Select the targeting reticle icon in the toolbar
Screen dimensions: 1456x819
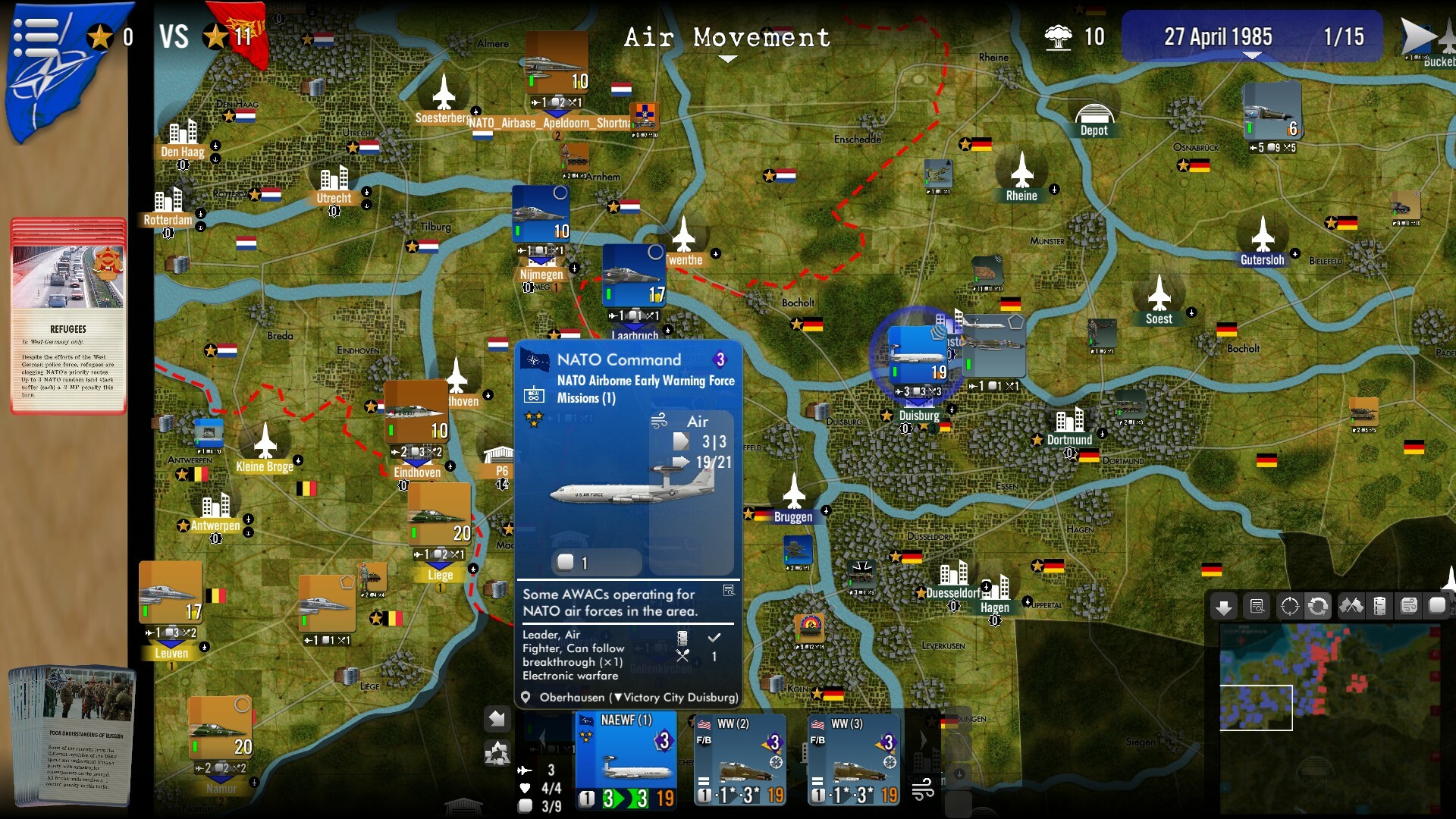pos(1288,606)
